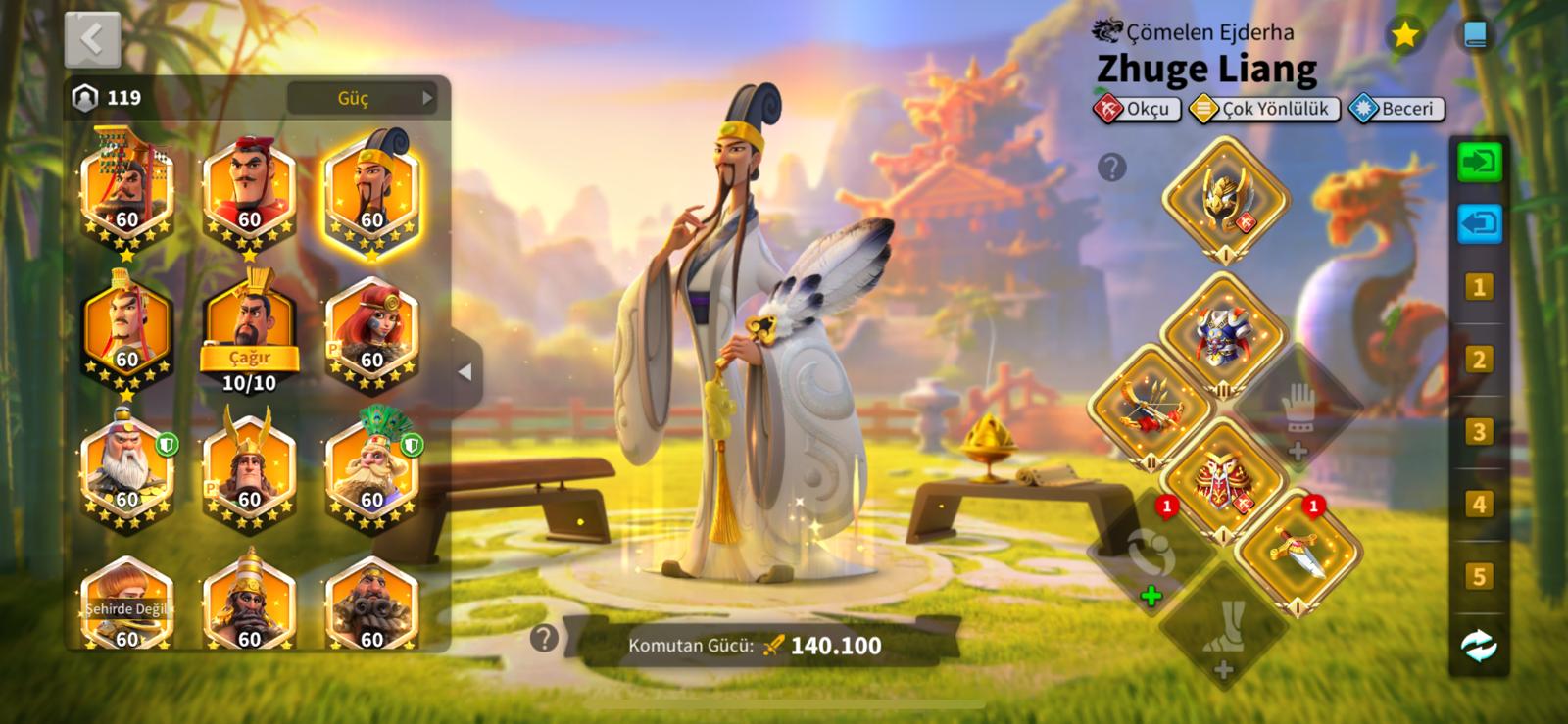Collapse the commander list panel arrow
1568x724 pixels.
465,372
